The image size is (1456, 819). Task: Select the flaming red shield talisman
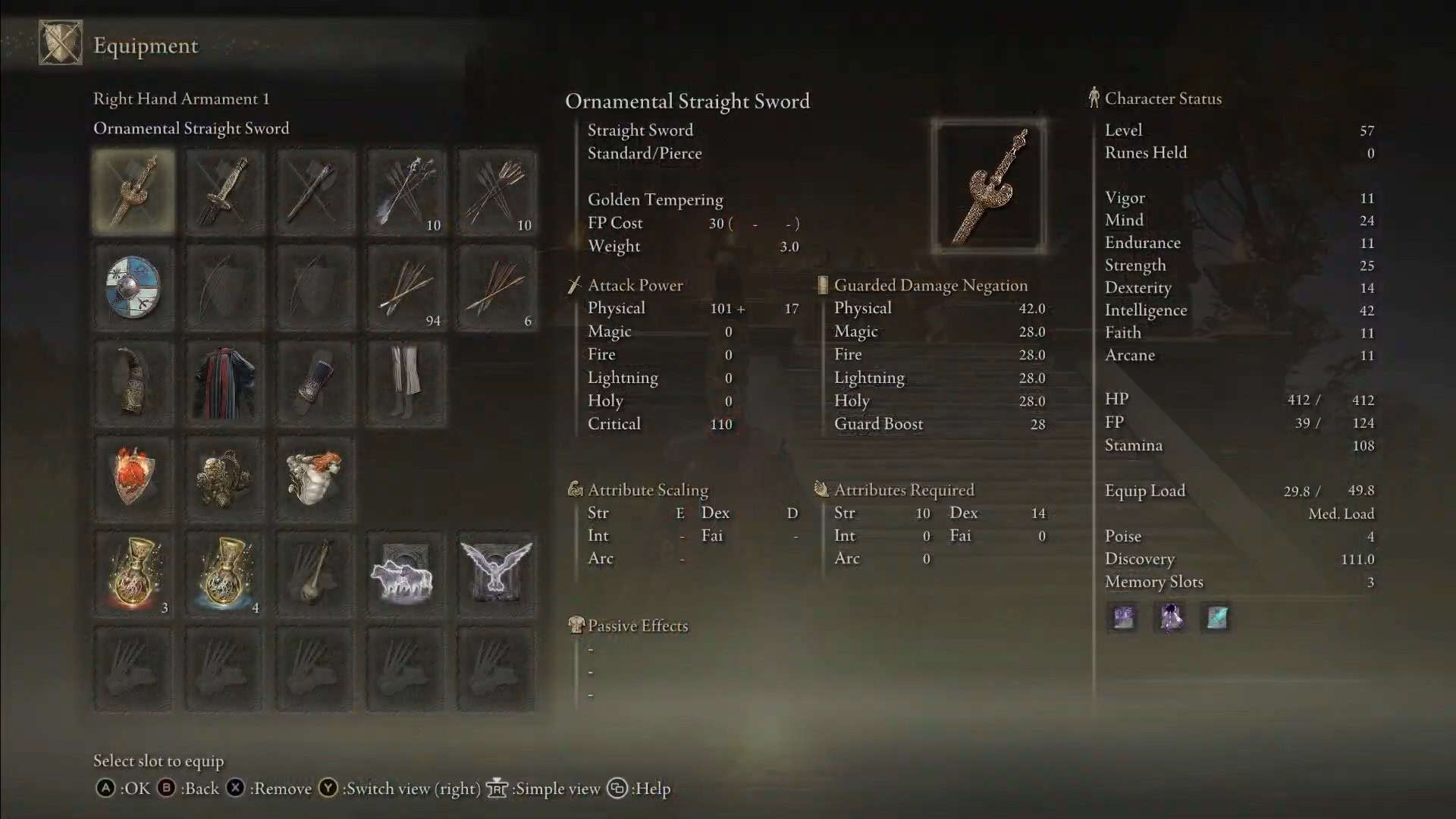tap(133, 479)
